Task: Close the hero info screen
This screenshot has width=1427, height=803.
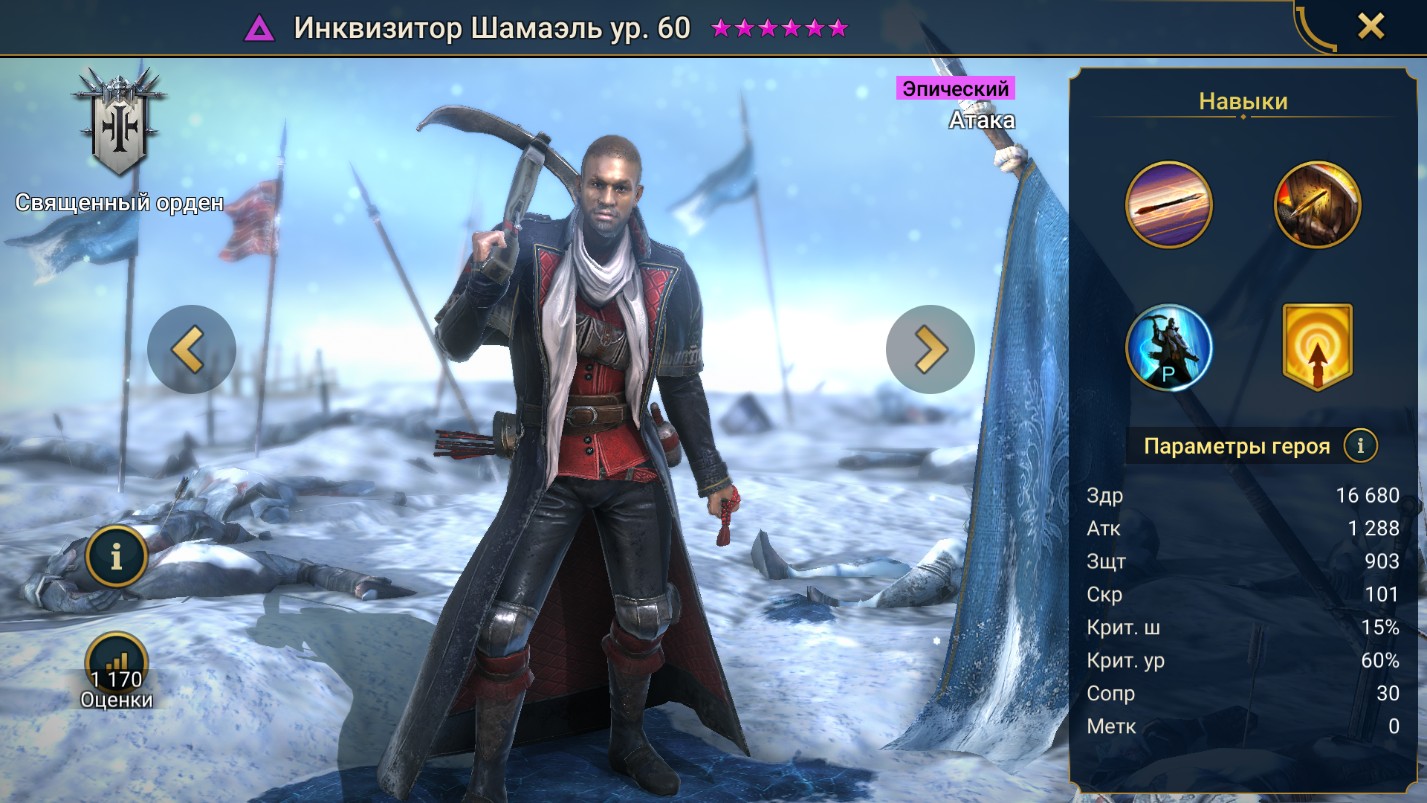Action: (x=1370, y=27)
